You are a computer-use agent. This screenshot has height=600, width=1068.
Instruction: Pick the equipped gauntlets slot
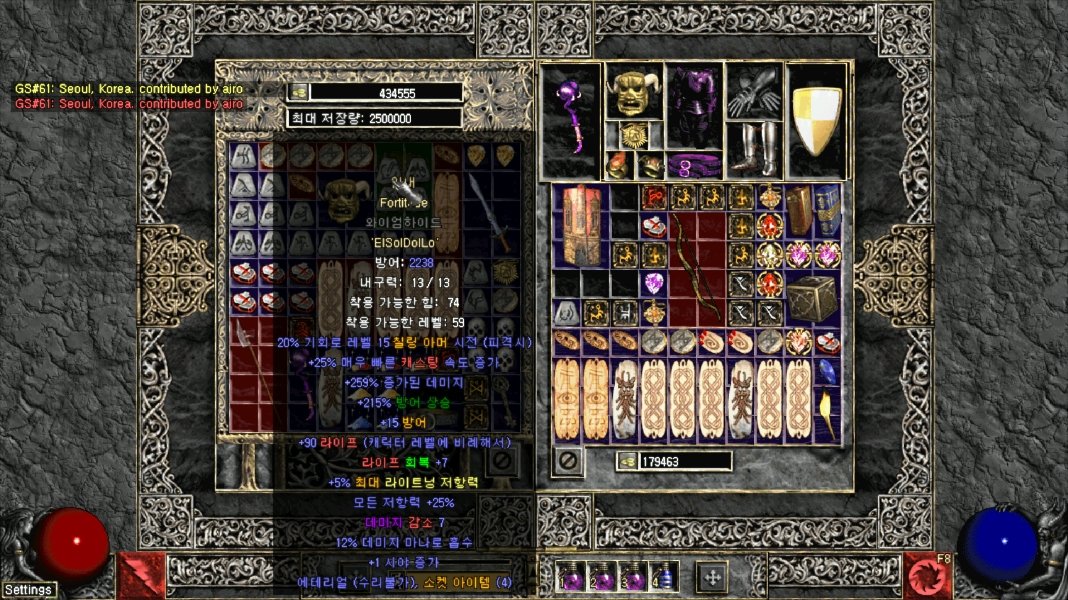tap(754, 92)
